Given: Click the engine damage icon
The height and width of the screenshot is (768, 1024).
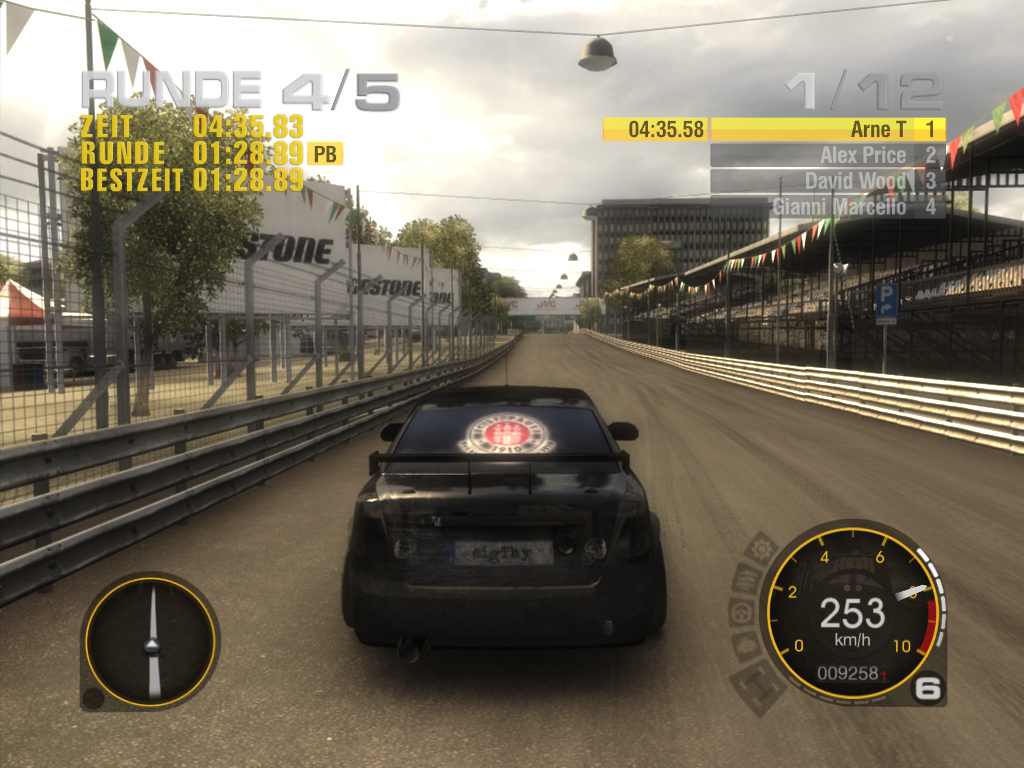Looking at the screenshot, I should coord(744,645).
